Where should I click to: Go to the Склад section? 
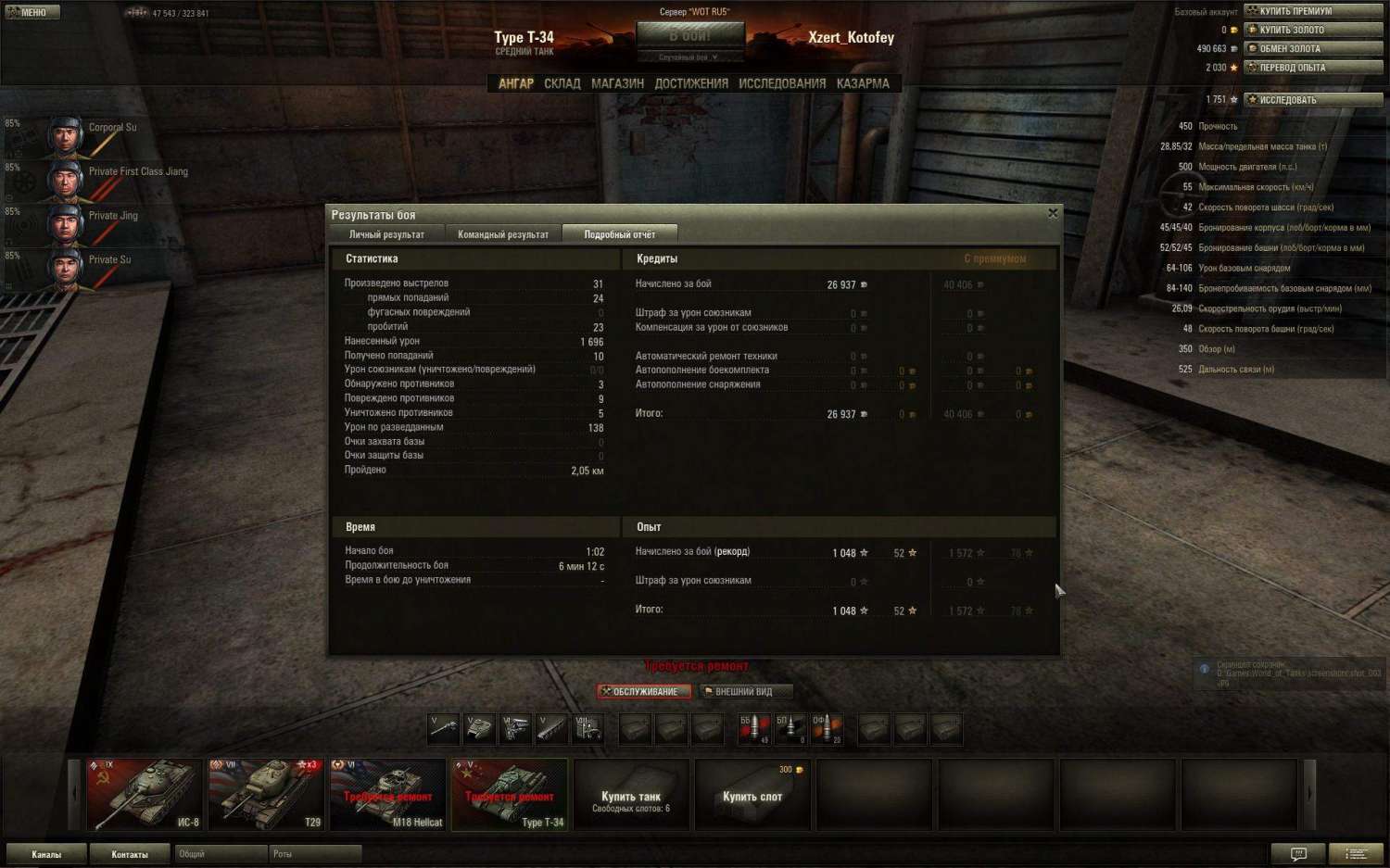pyautogui.click(x=562, y=83)
